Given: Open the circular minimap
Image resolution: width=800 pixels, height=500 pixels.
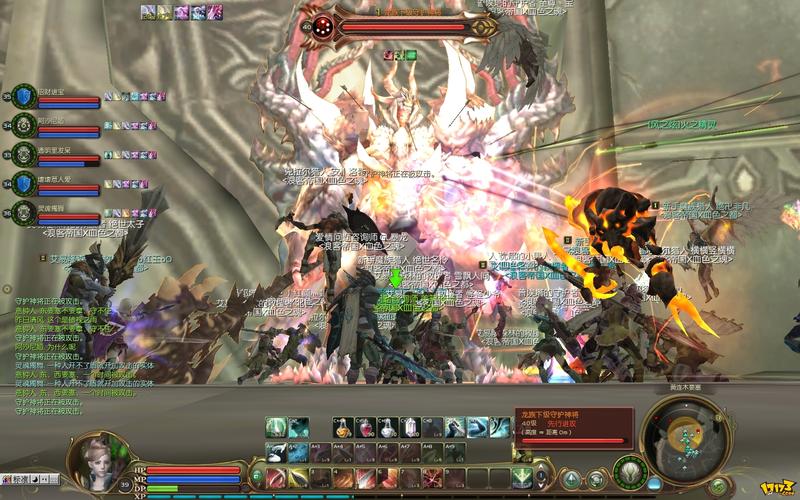Looking at the screenshot, I should pyautogui.click(x=683, y=433).
